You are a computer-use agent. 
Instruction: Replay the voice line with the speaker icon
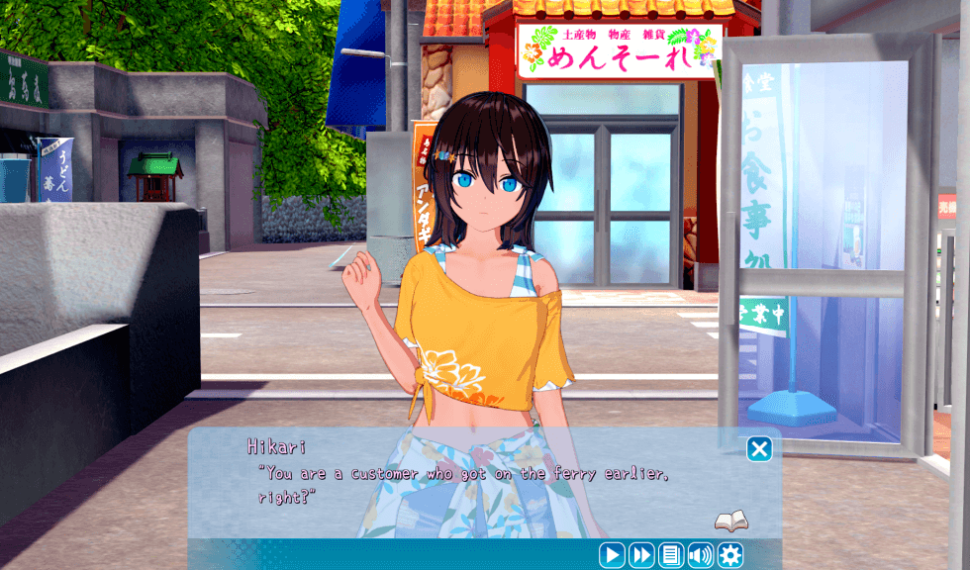coord(700,555)
